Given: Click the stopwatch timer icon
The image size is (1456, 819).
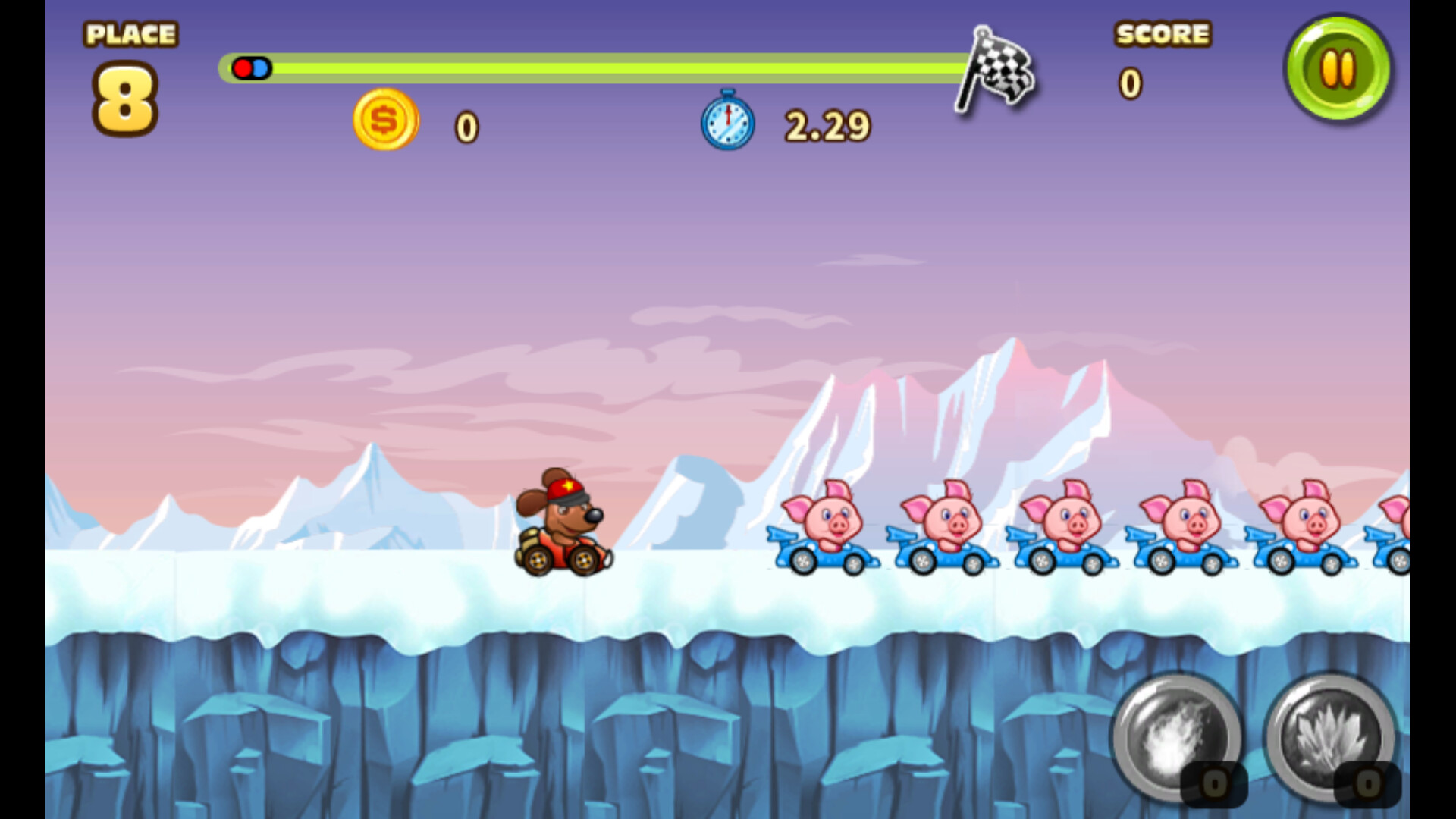Looking at the screenshot, I should [726, 124].
